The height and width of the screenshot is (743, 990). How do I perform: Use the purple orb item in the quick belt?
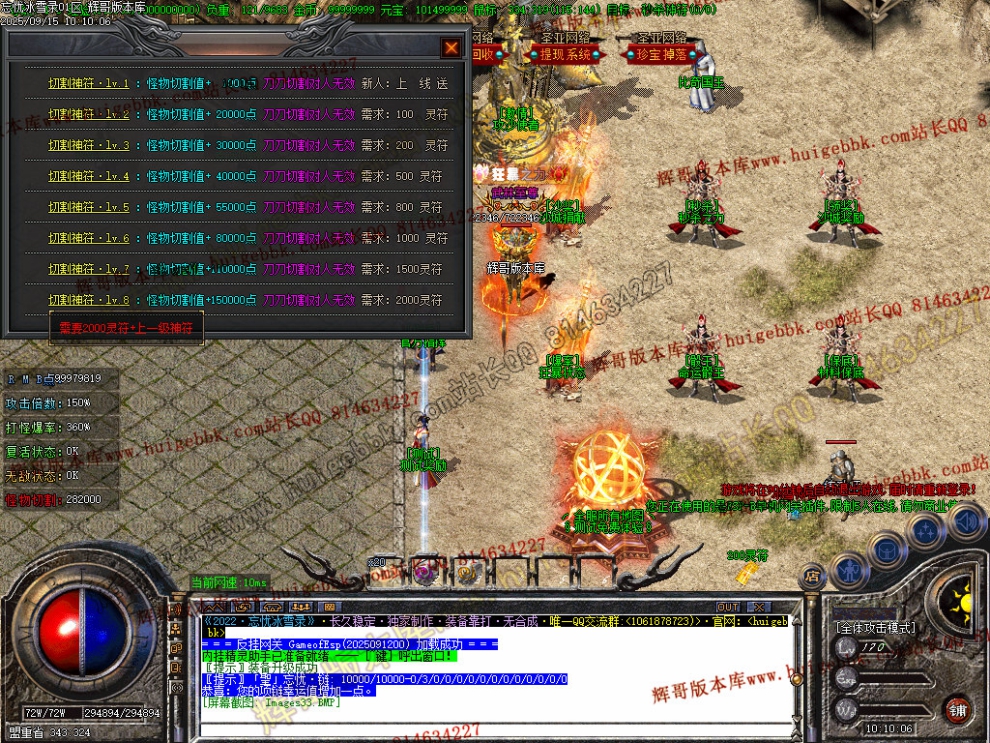[x=424, y=571]
